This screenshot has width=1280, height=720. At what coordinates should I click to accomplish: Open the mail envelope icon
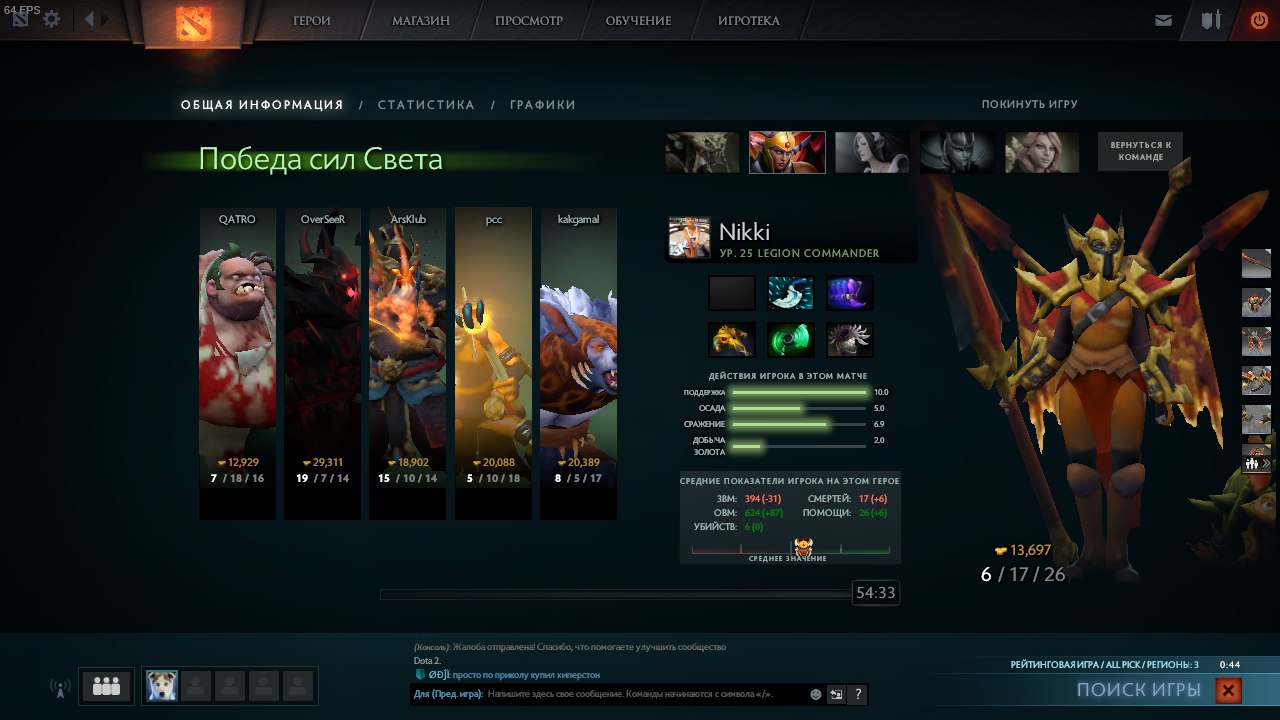tap(1163, 20)
